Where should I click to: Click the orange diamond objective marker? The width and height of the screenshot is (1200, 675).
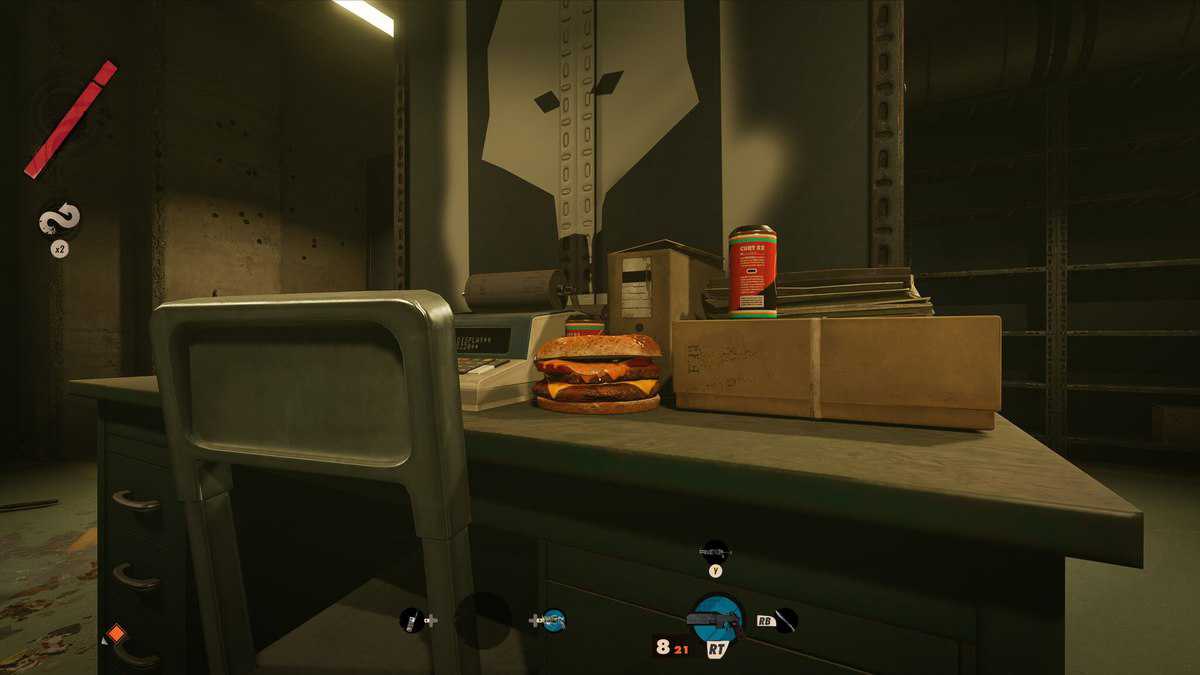pos(116,633)
